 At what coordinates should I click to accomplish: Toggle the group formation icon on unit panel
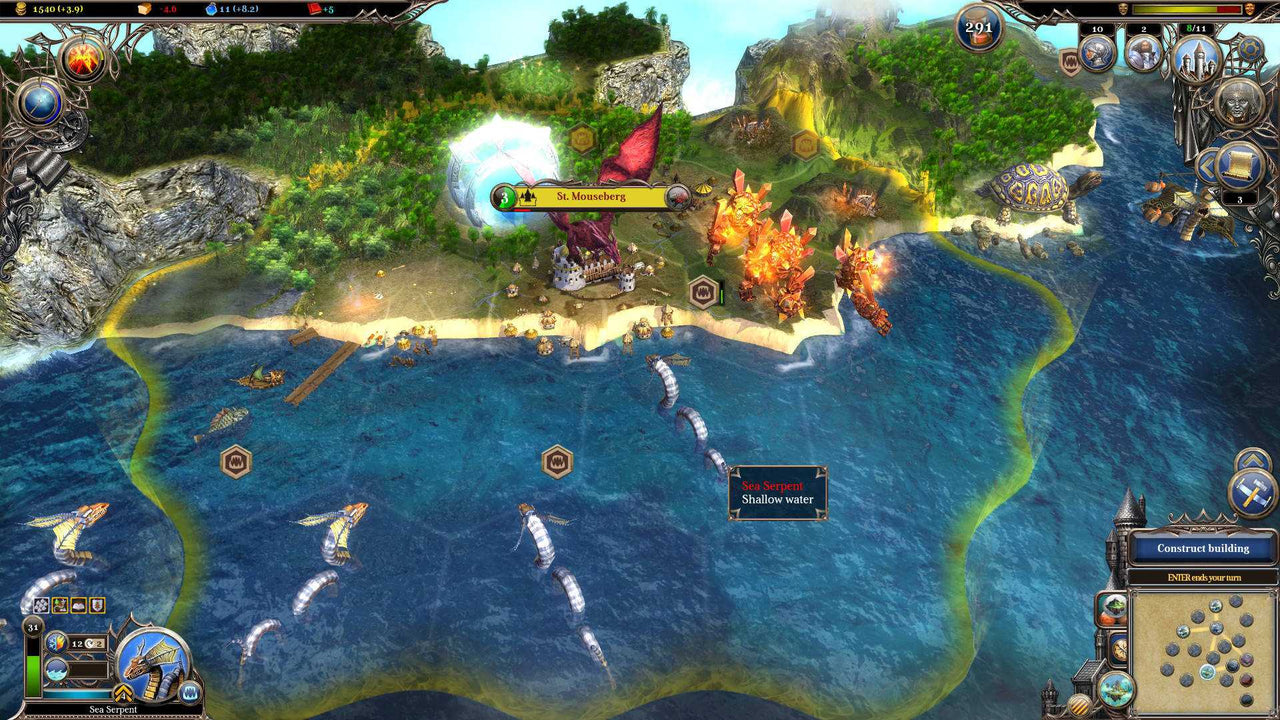point(41,605)
